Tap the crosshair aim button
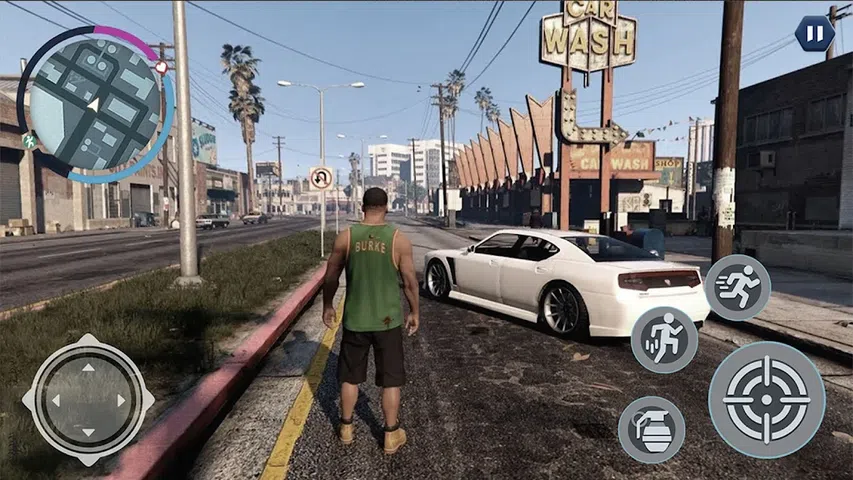 tap(767, 400)
